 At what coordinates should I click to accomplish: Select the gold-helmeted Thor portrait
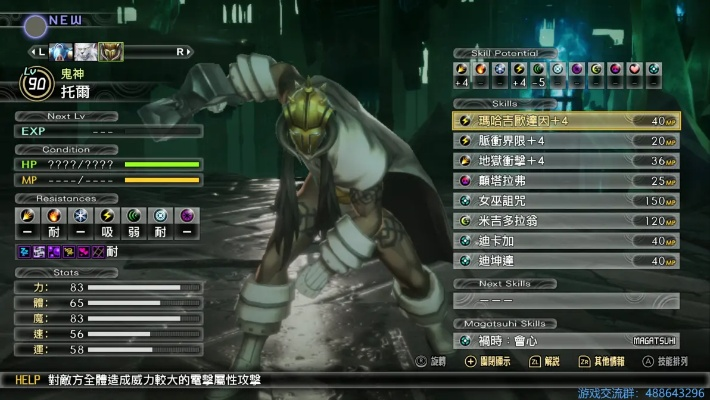pyautogui.click(x=111, y=52)
